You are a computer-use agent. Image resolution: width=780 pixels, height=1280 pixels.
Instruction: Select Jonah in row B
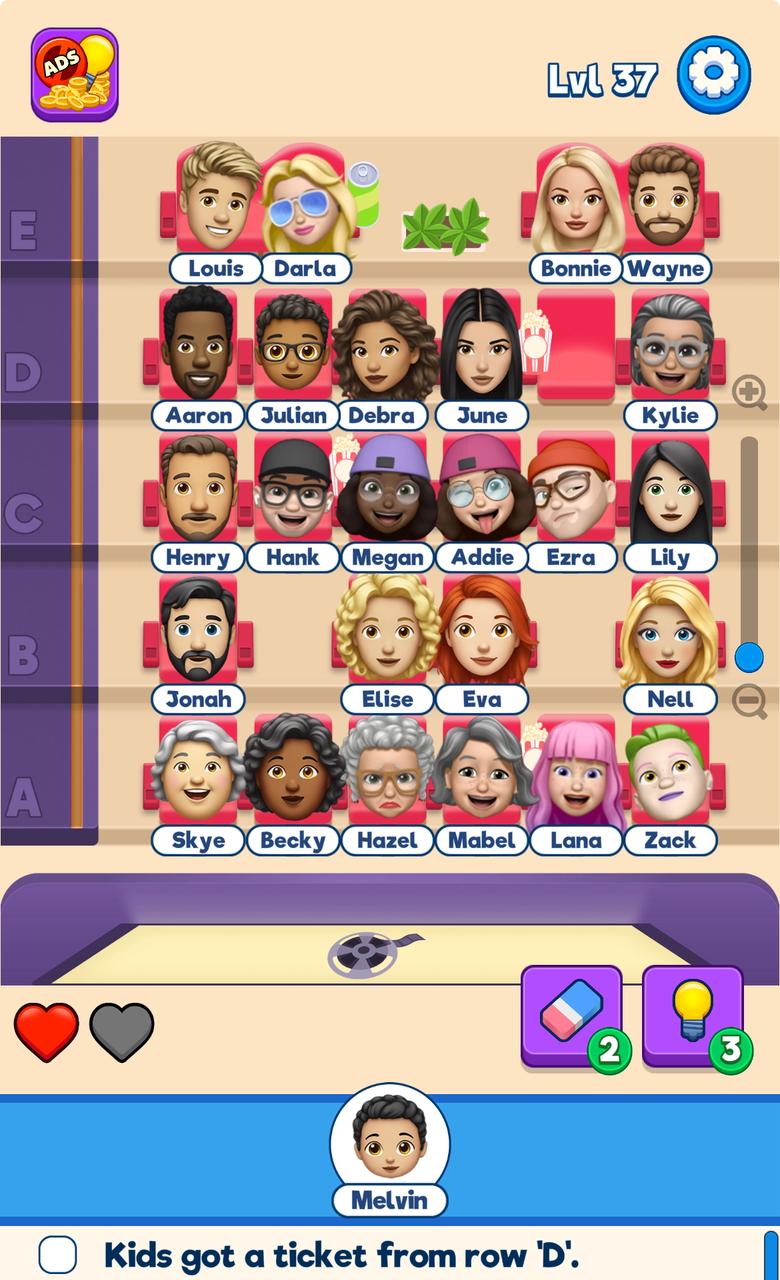click(x=198, y=633)
